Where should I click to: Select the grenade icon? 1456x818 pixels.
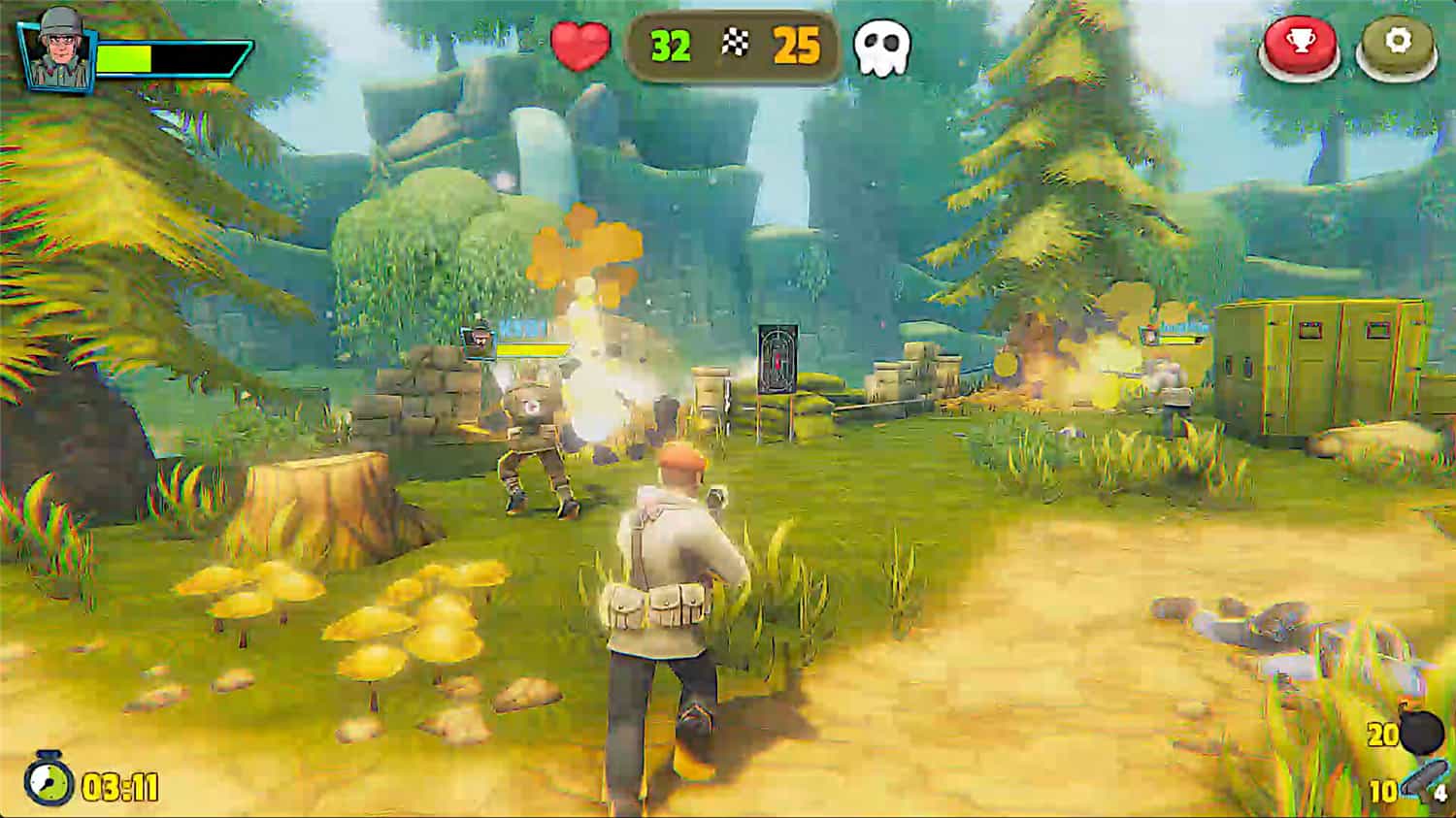1422,732
